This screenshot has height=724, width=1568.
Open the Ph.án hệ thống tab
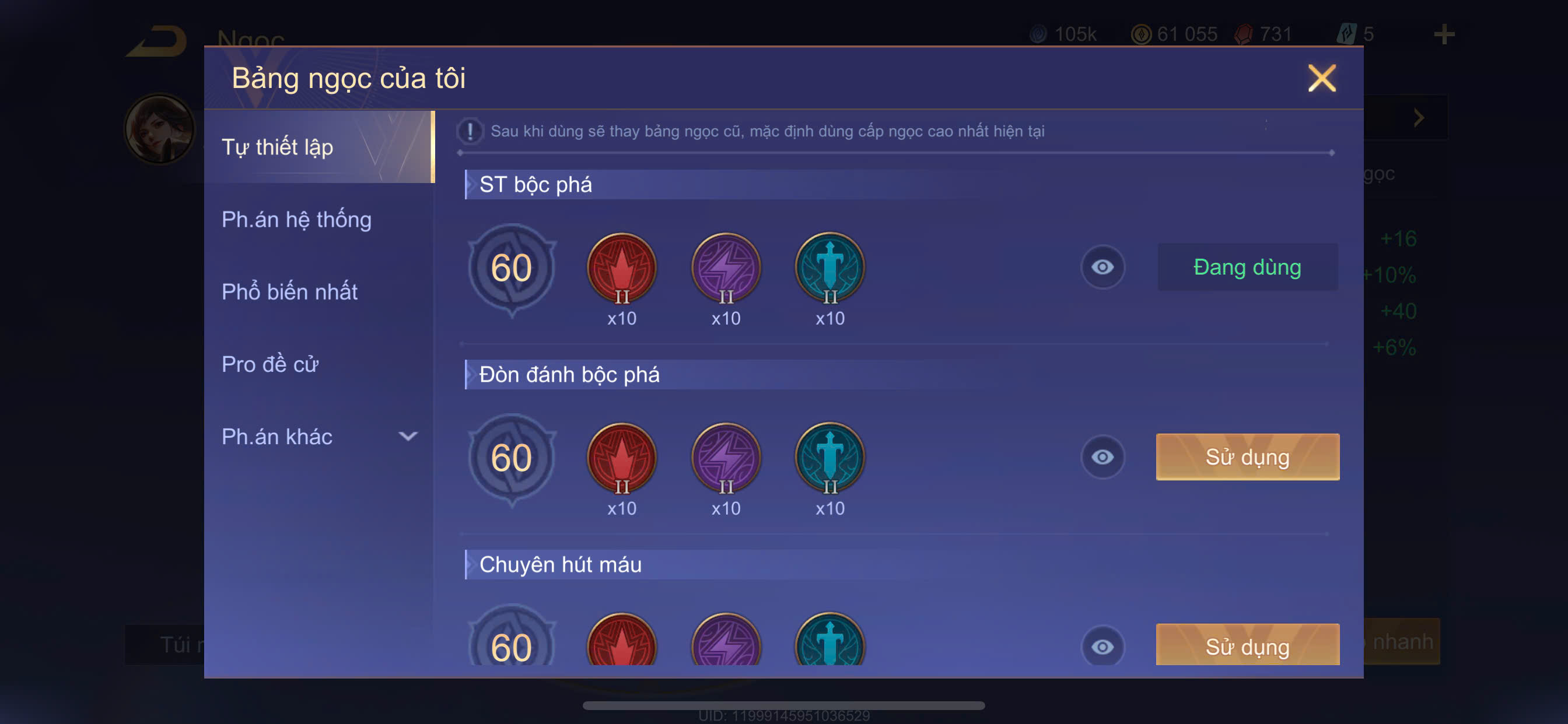tap(296, 219)
